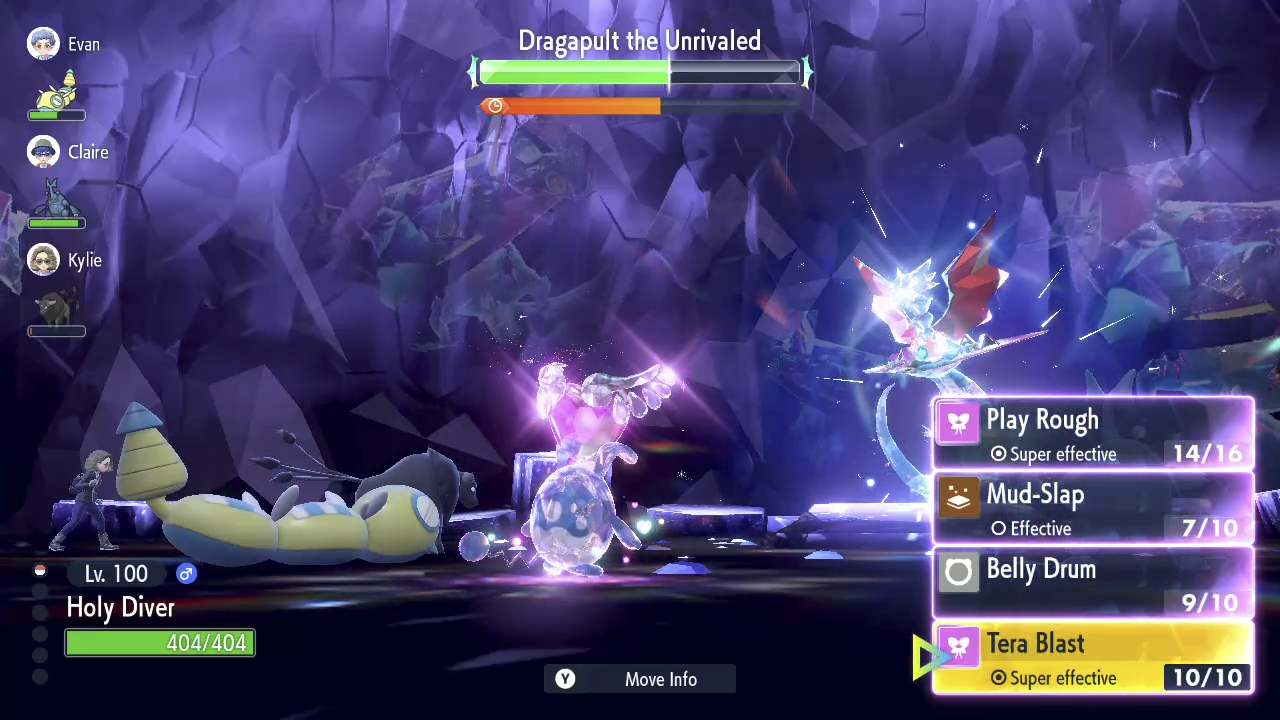Select ally Evan's trainer entry
The image size is (1280, 720).
[64, 45]
